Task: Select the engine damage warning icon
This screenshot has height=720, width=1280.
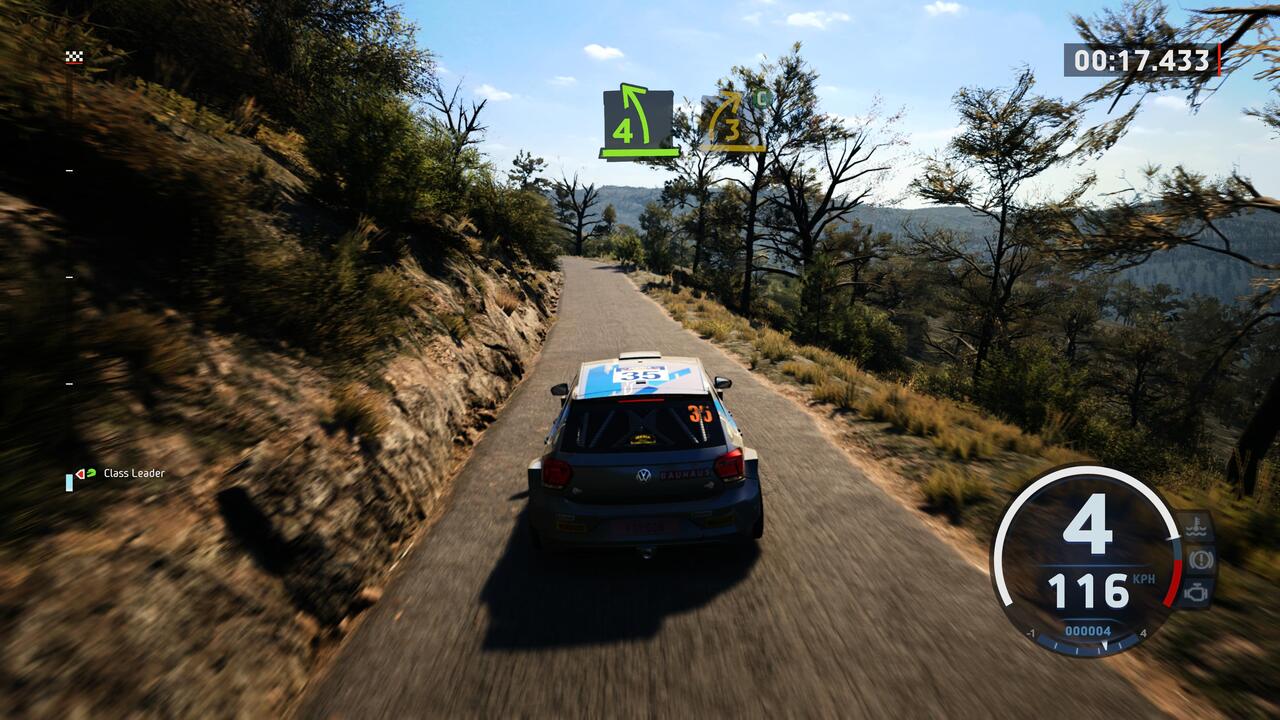Action: point(1198,592)
